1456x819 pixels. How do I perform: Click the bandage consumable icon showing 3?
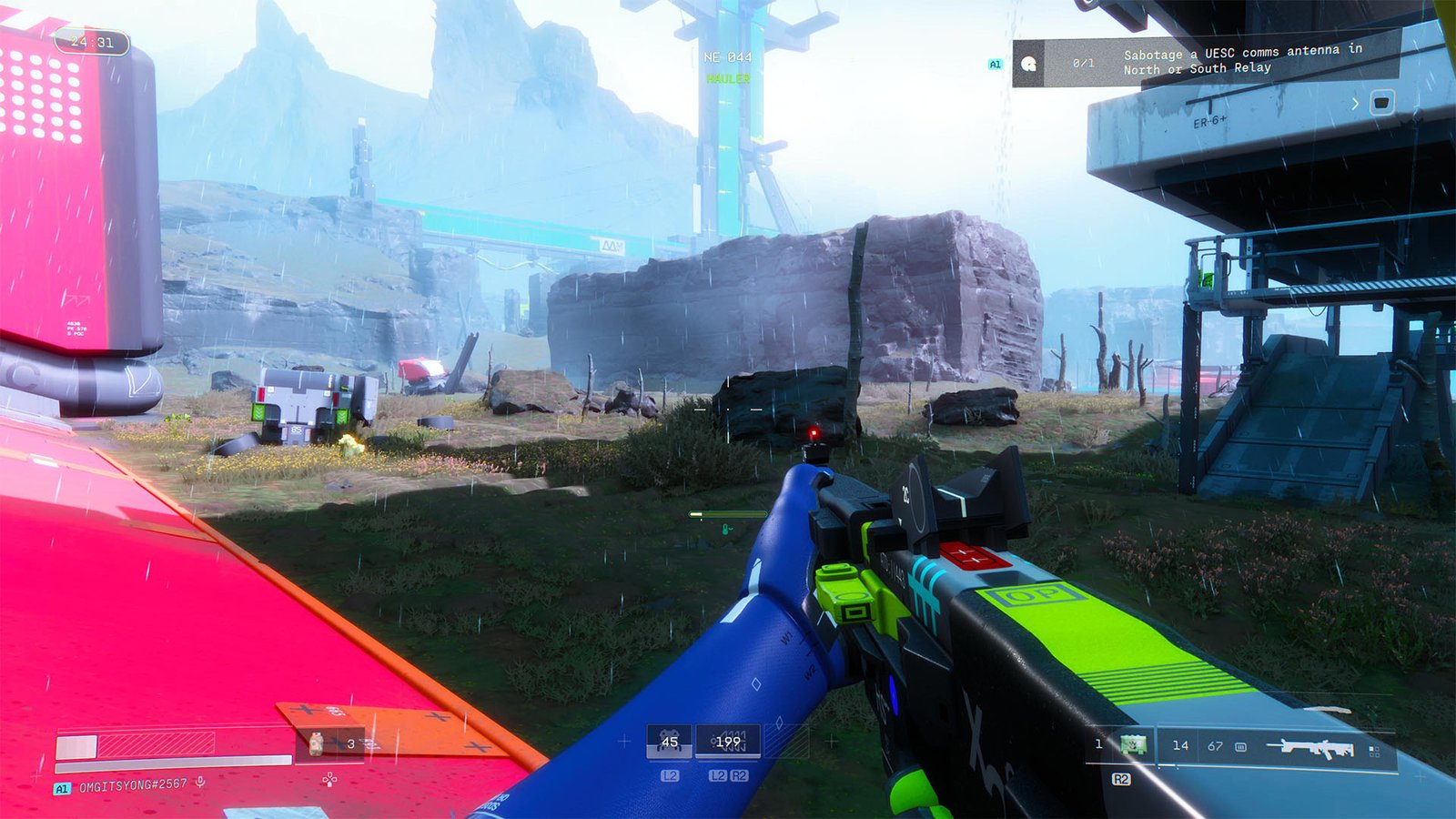pos(314,743)
